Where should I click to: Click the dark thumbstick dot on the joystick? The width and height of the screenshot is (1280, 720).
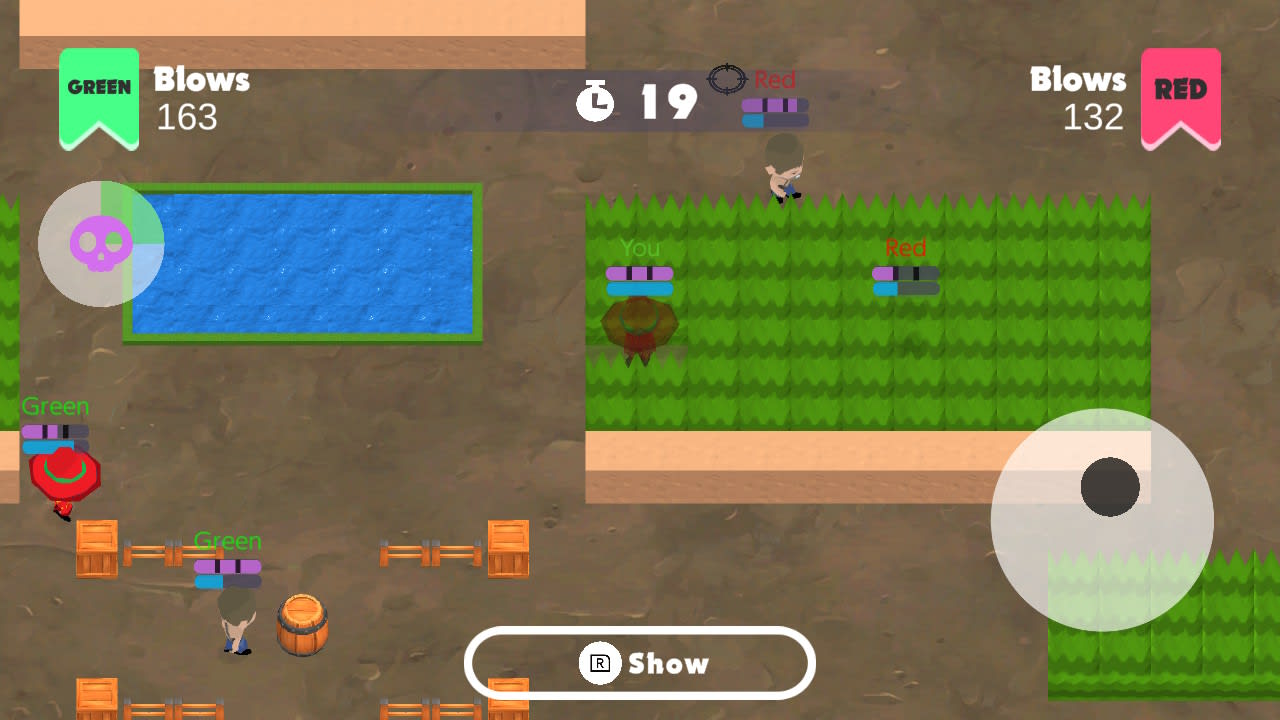click(x=1110, y=486)
